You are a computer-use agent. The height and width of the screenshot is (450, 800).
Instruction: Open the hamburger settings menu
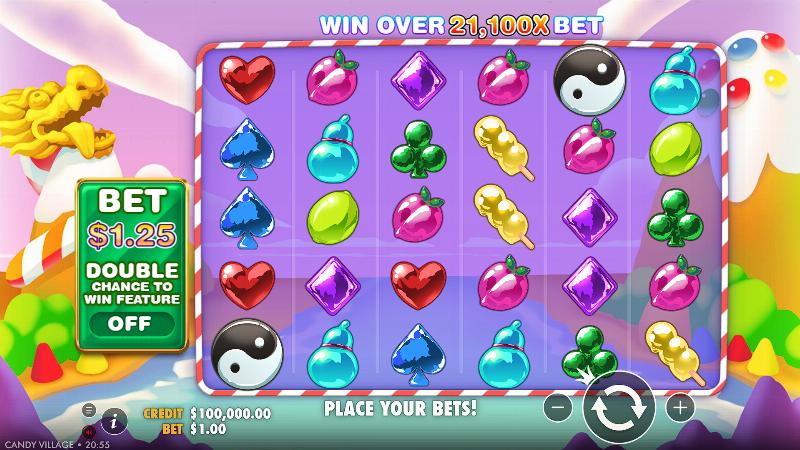tap(89, 410)
